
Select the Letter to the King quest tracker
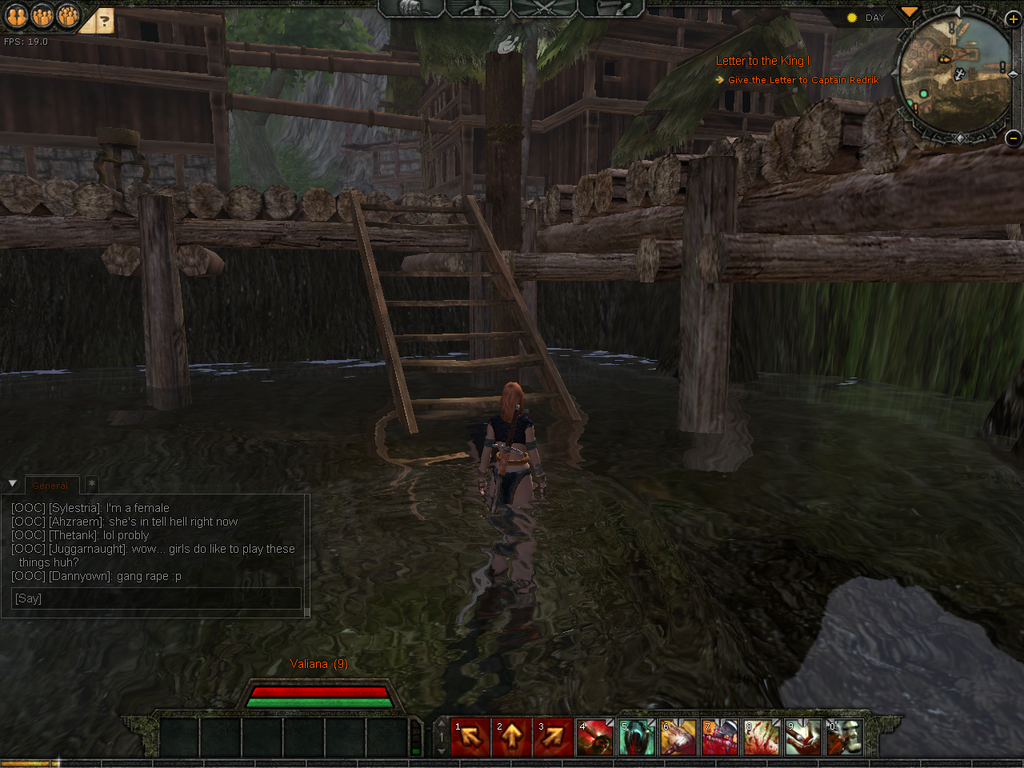763,61
